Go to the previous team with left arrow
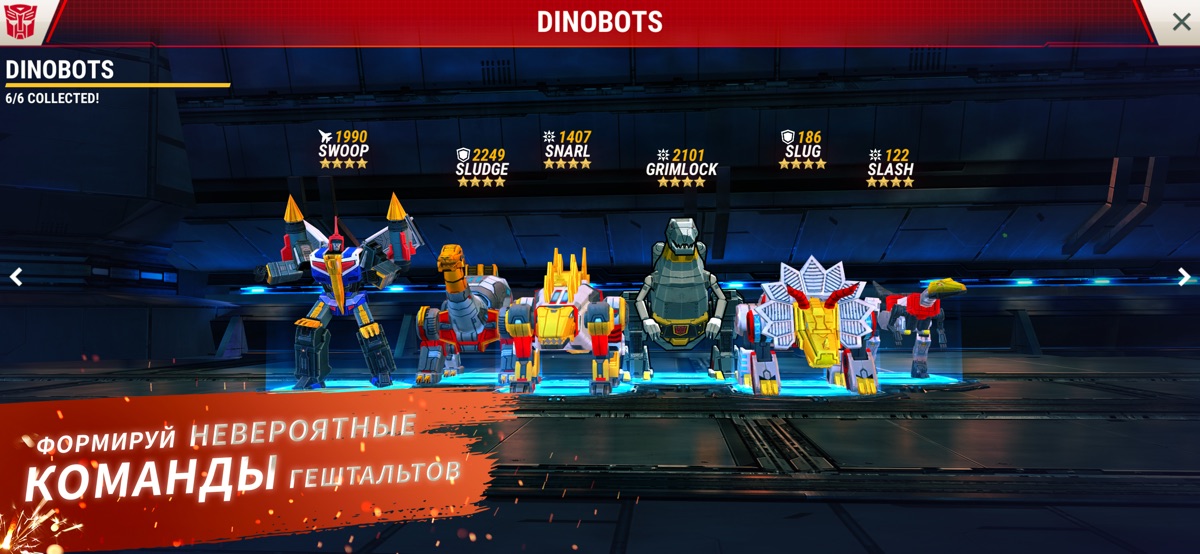 (15, 277)
